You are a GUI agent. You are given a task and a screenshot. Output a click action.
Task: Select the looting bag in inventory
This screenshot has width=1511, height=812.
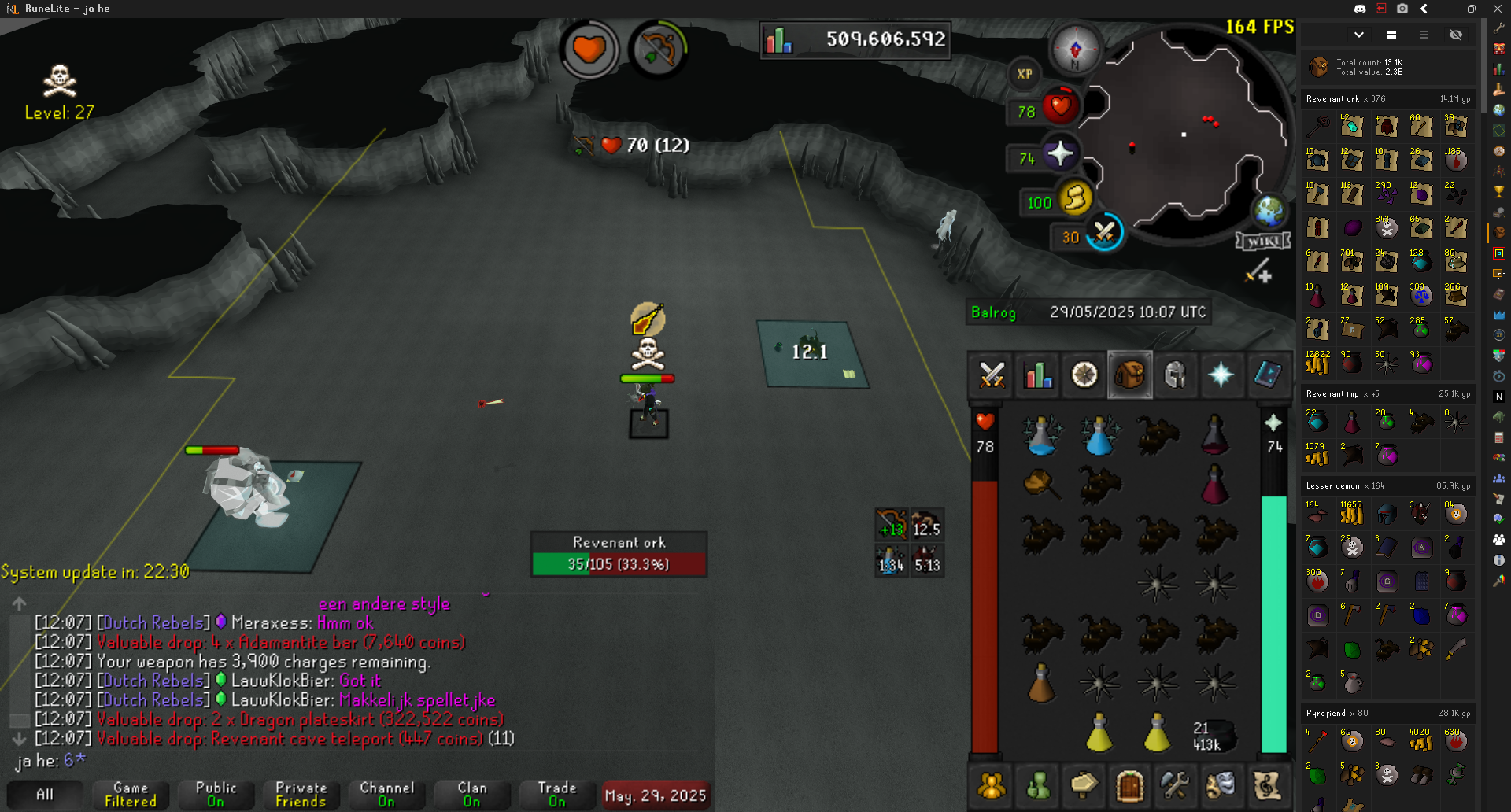click(1040, 482)
